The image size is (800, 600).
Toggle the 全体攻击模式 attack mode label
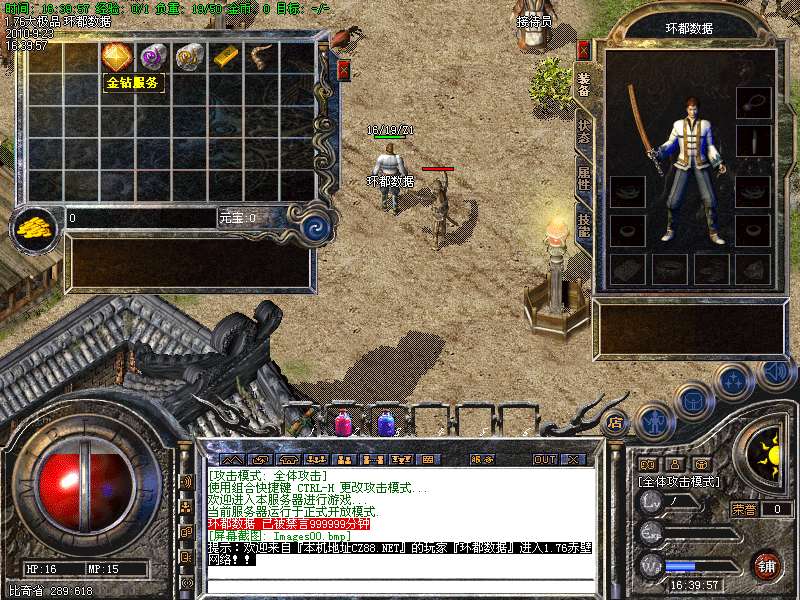click(680, 482)
